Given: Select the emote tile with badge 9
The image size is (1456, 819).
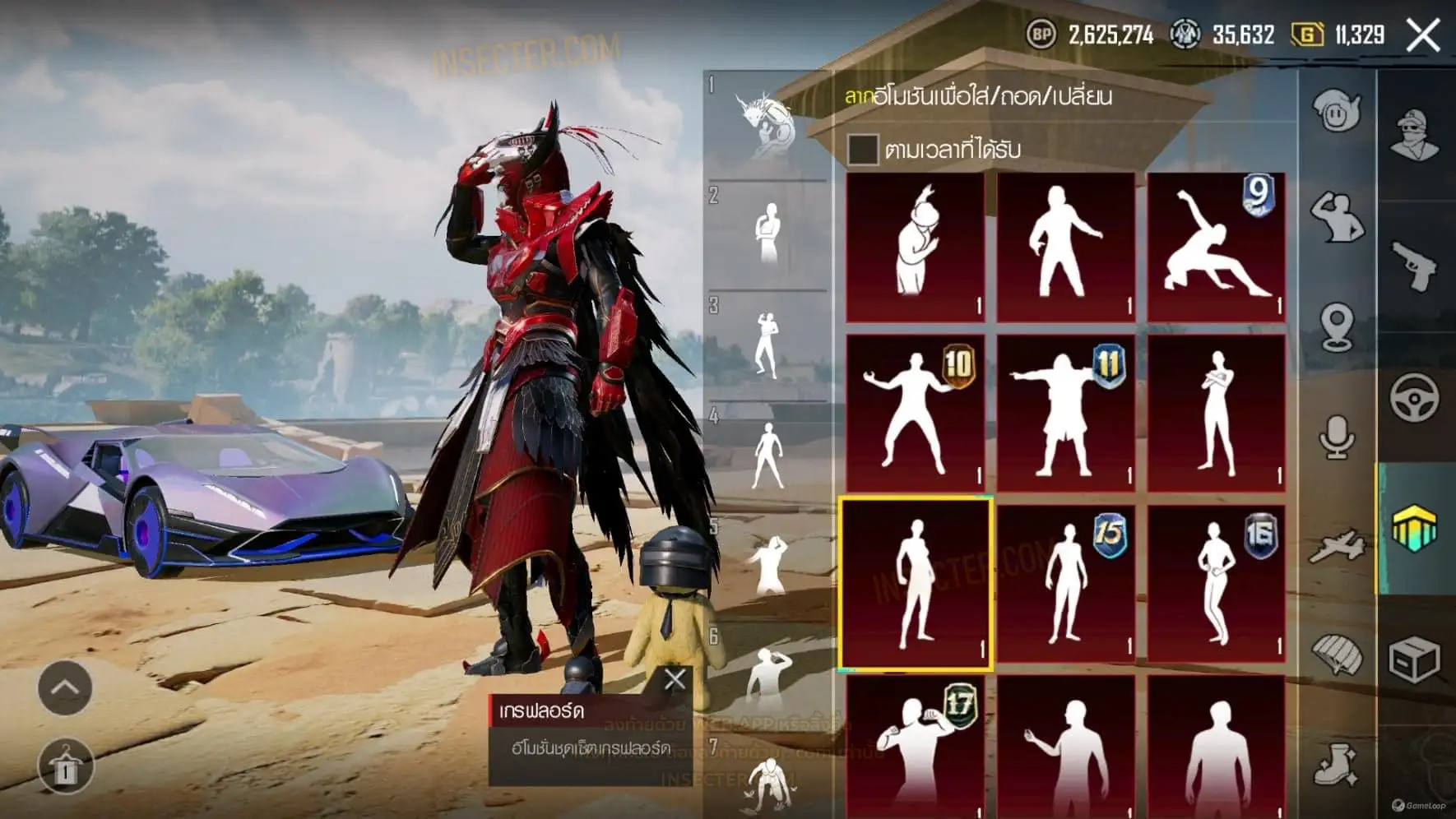Looking at the screenshot, I should 1216,246.
